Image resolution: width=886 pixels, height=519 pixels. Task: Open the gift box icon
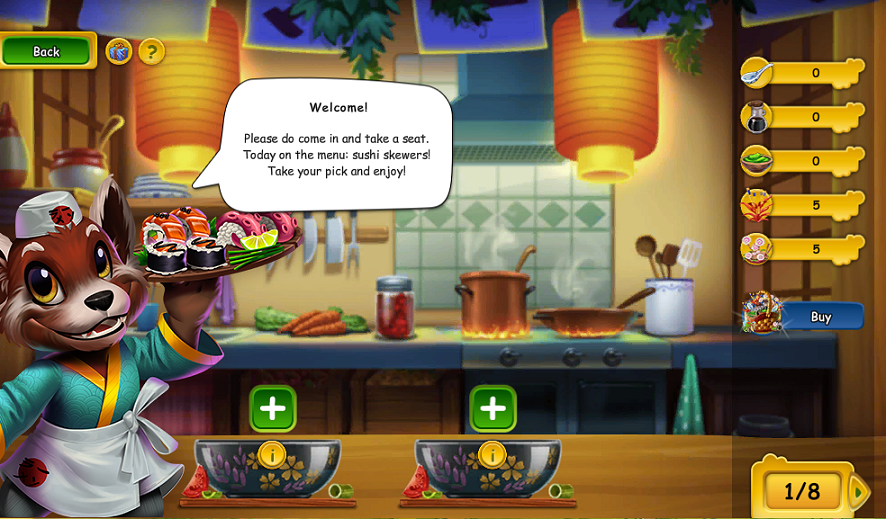pos(119,51)
